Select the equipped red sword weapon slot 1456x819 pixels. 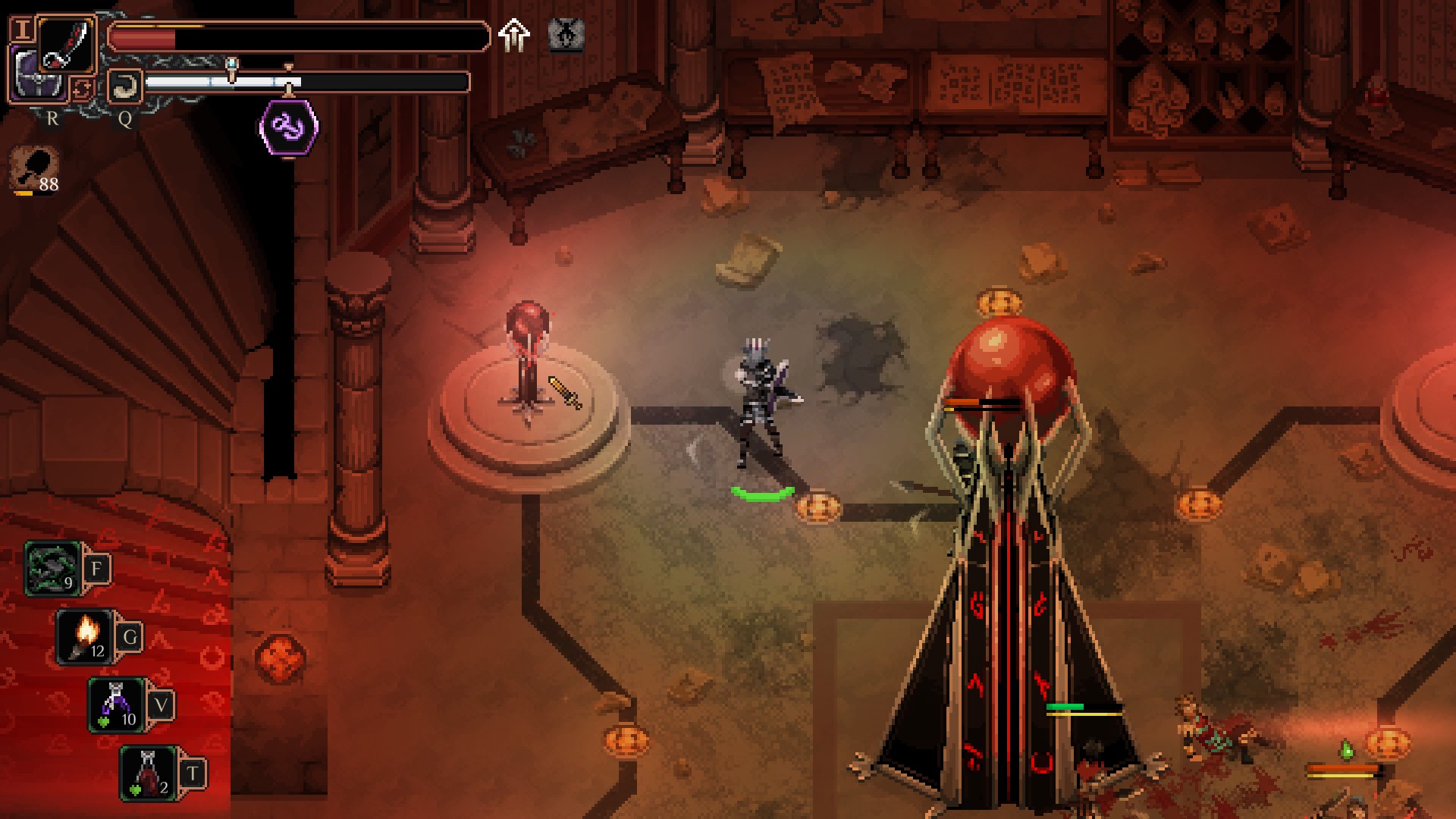click(x=66, y=45)
